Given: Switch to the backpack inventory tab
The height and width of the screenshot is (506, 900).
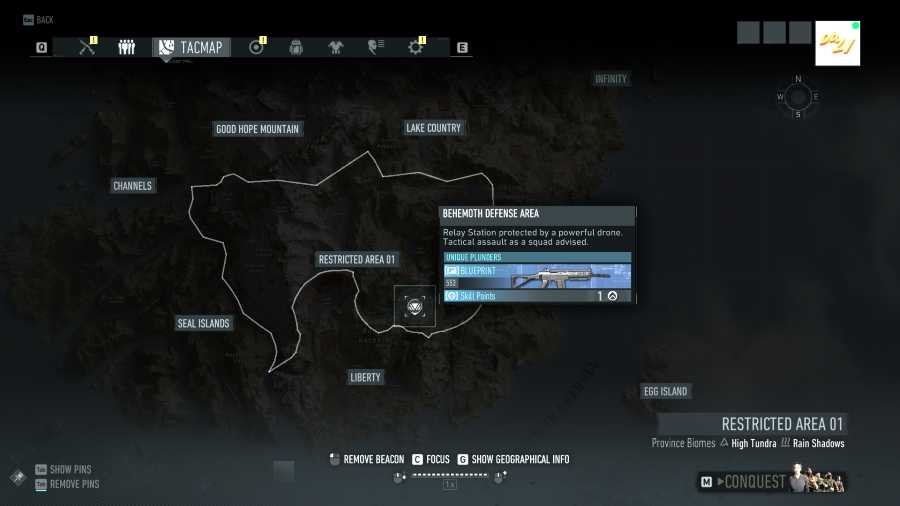Looking at the screenshot, I should (x=296, y=47).
